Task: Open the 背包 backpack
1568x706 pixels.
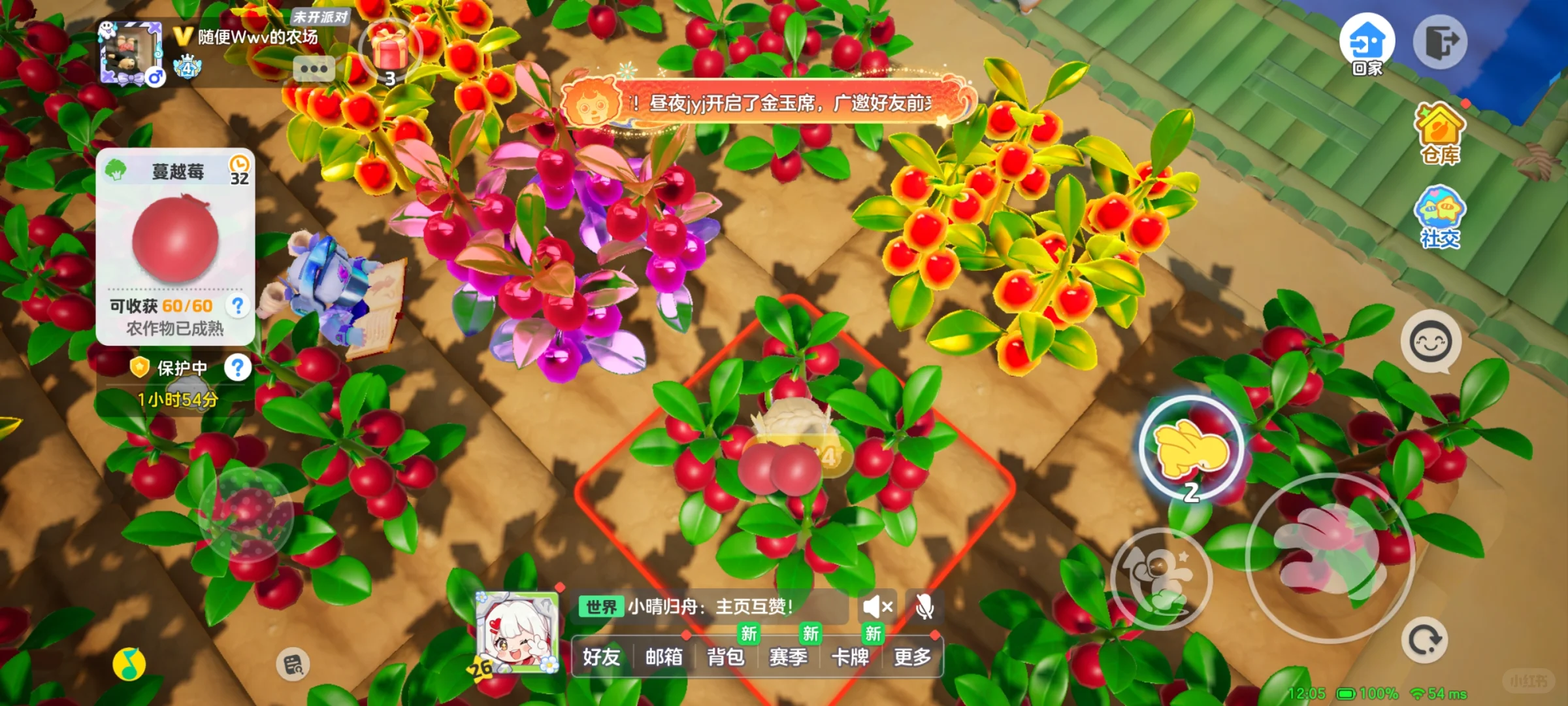Action: point(726,657)
